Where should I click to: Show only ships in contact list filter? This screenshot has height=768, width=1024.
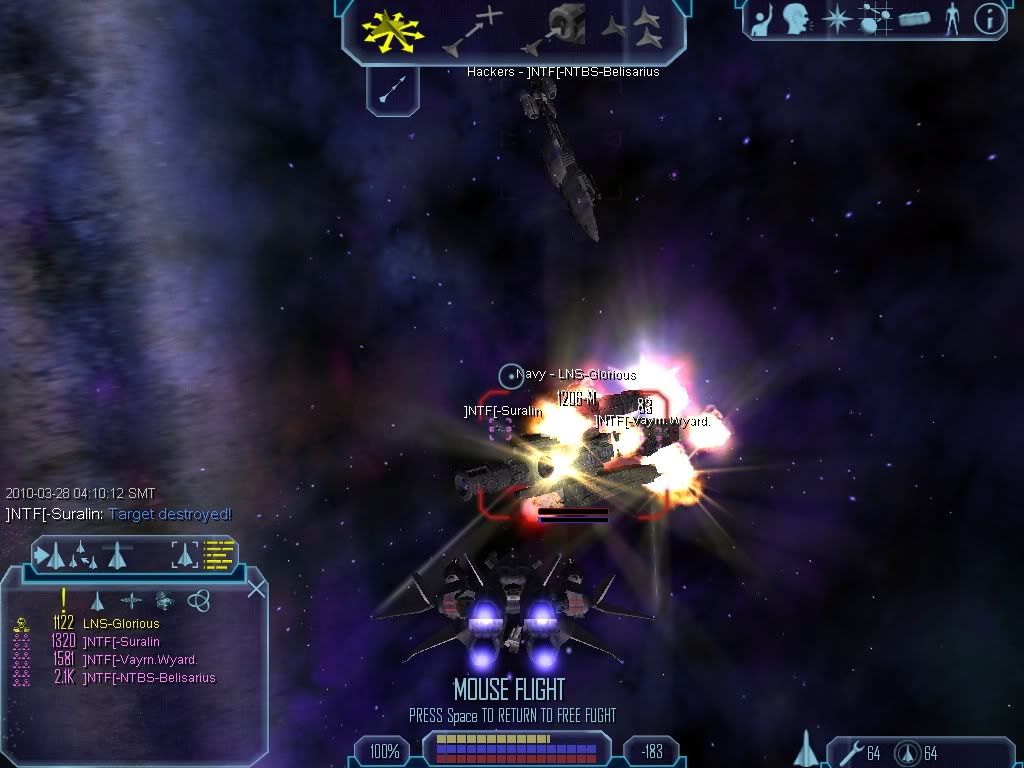point(97,600)
